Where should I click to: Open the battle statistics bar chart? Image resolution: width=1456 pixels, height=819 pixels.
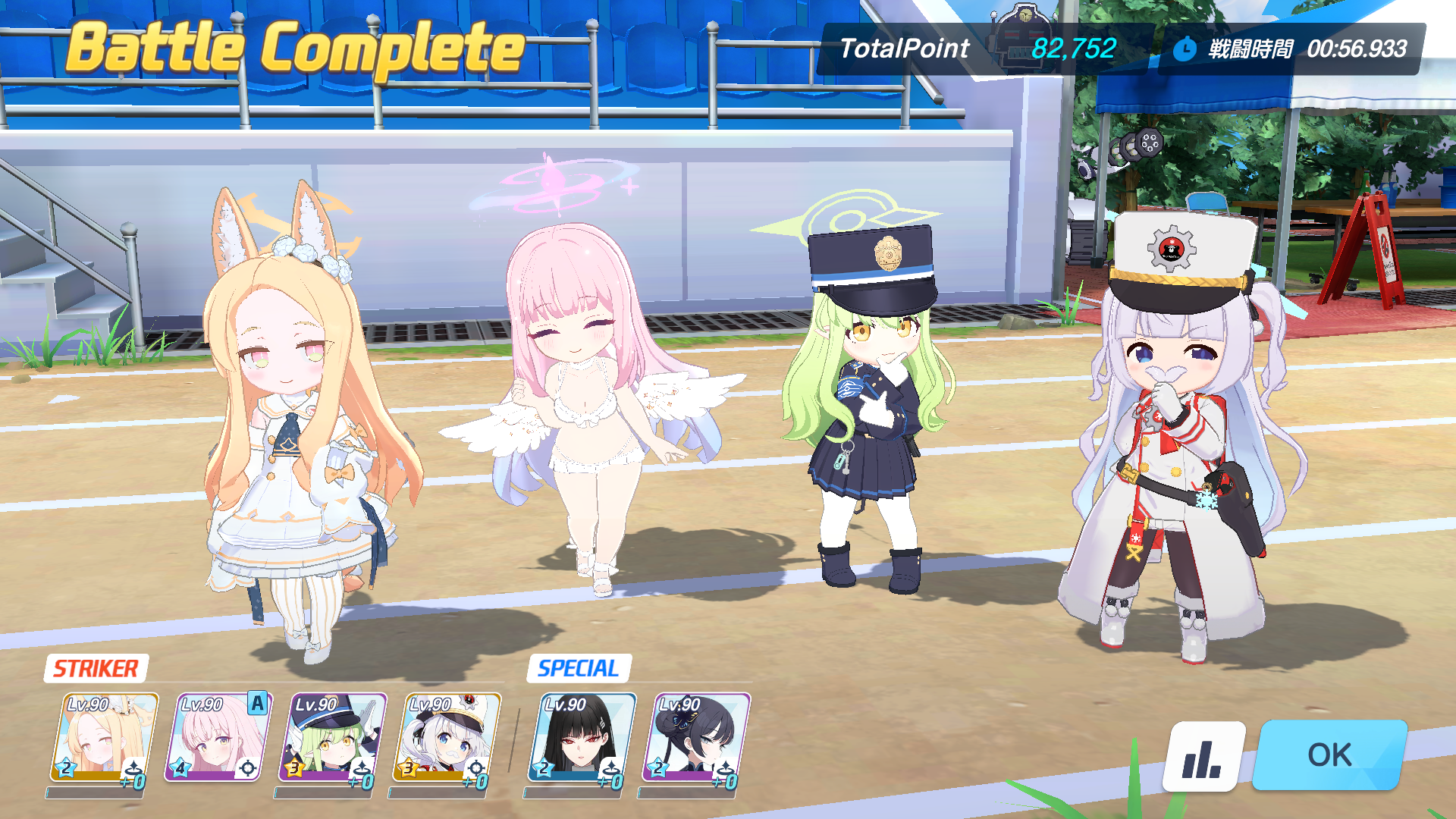pos(1203,757)
